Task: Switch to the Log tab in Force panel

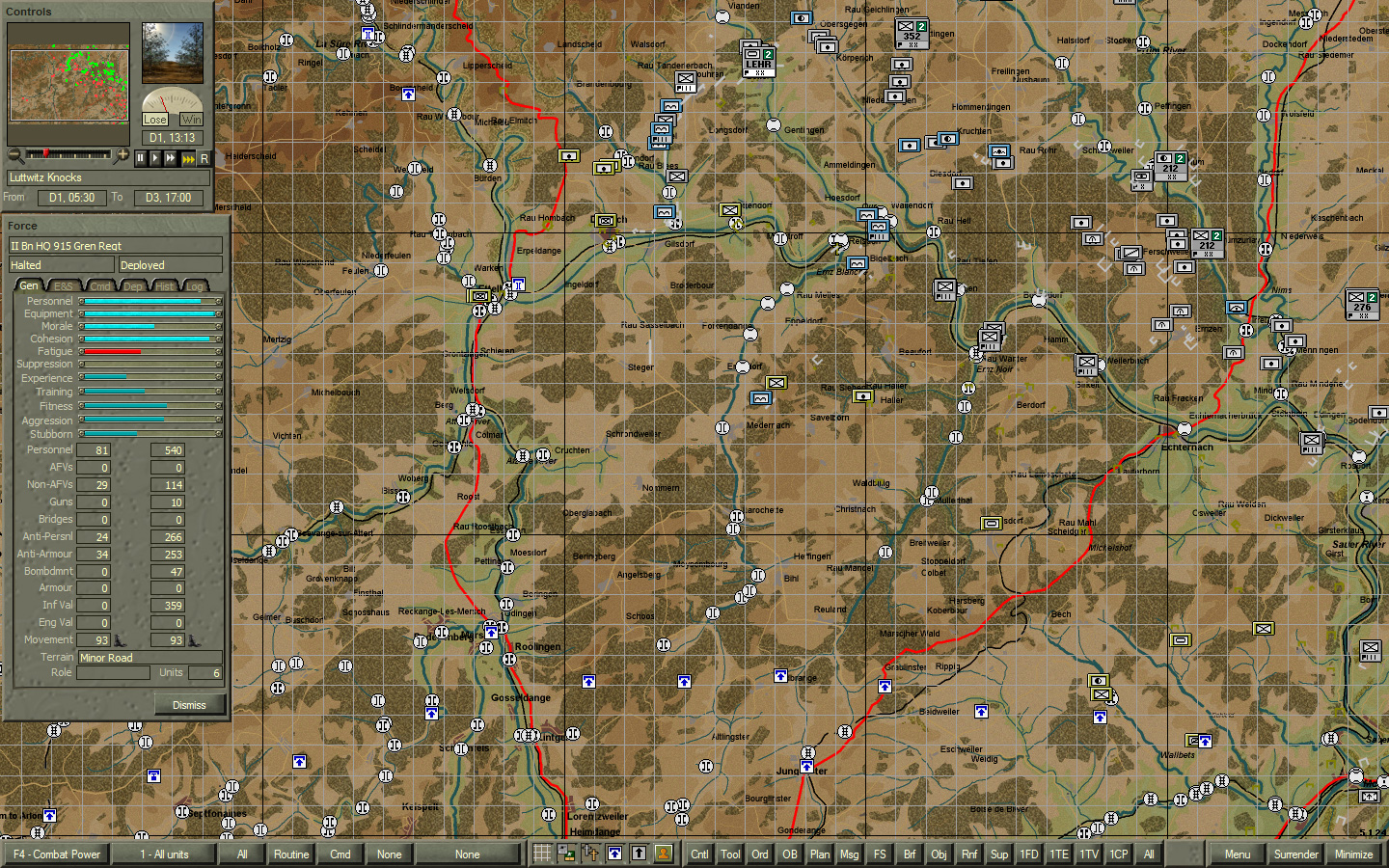Action: click(194, 285)
